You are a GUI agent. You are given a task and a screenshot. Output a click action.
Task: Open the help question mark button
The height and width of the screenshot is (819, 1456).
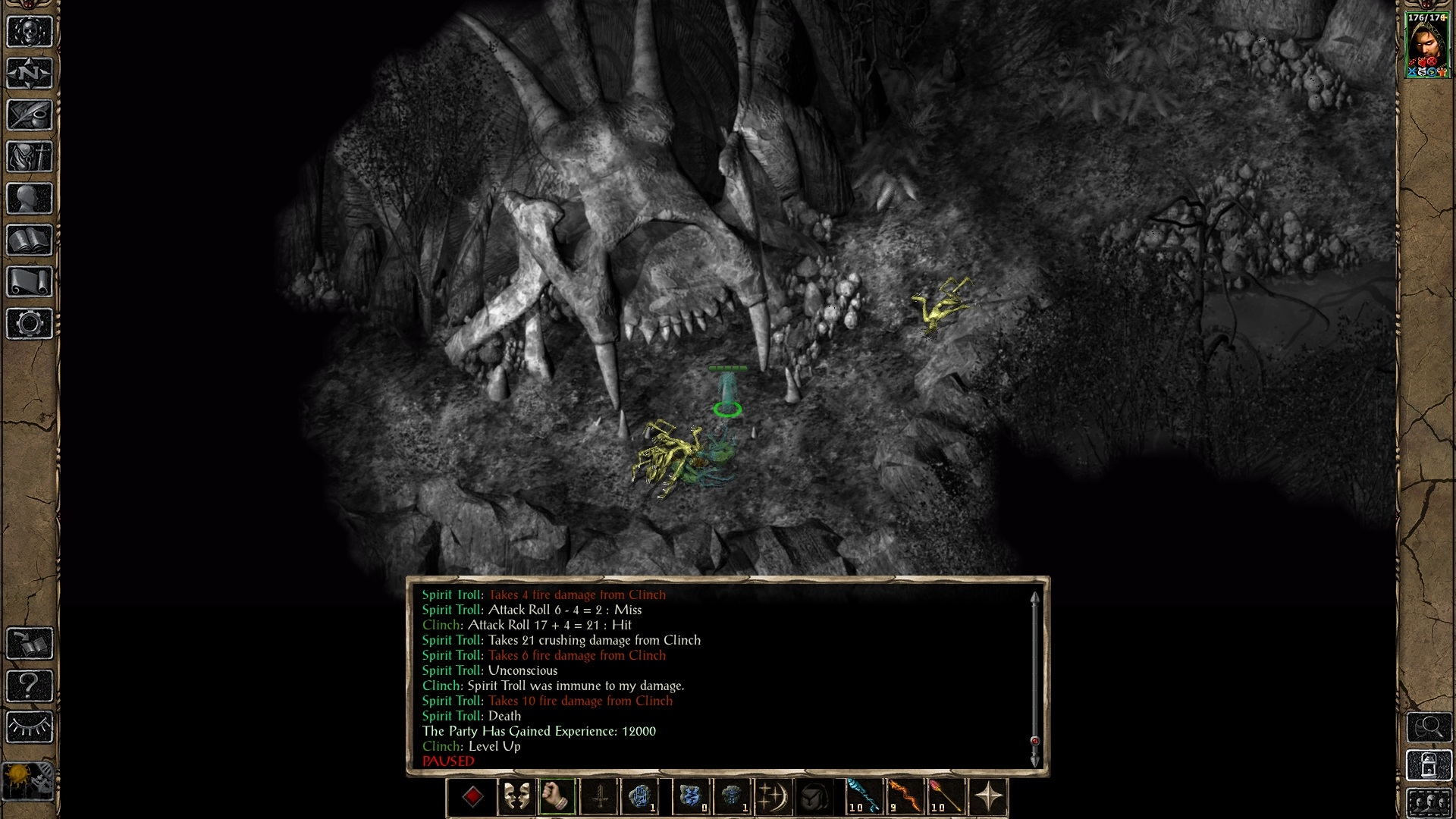click(30, 686)
